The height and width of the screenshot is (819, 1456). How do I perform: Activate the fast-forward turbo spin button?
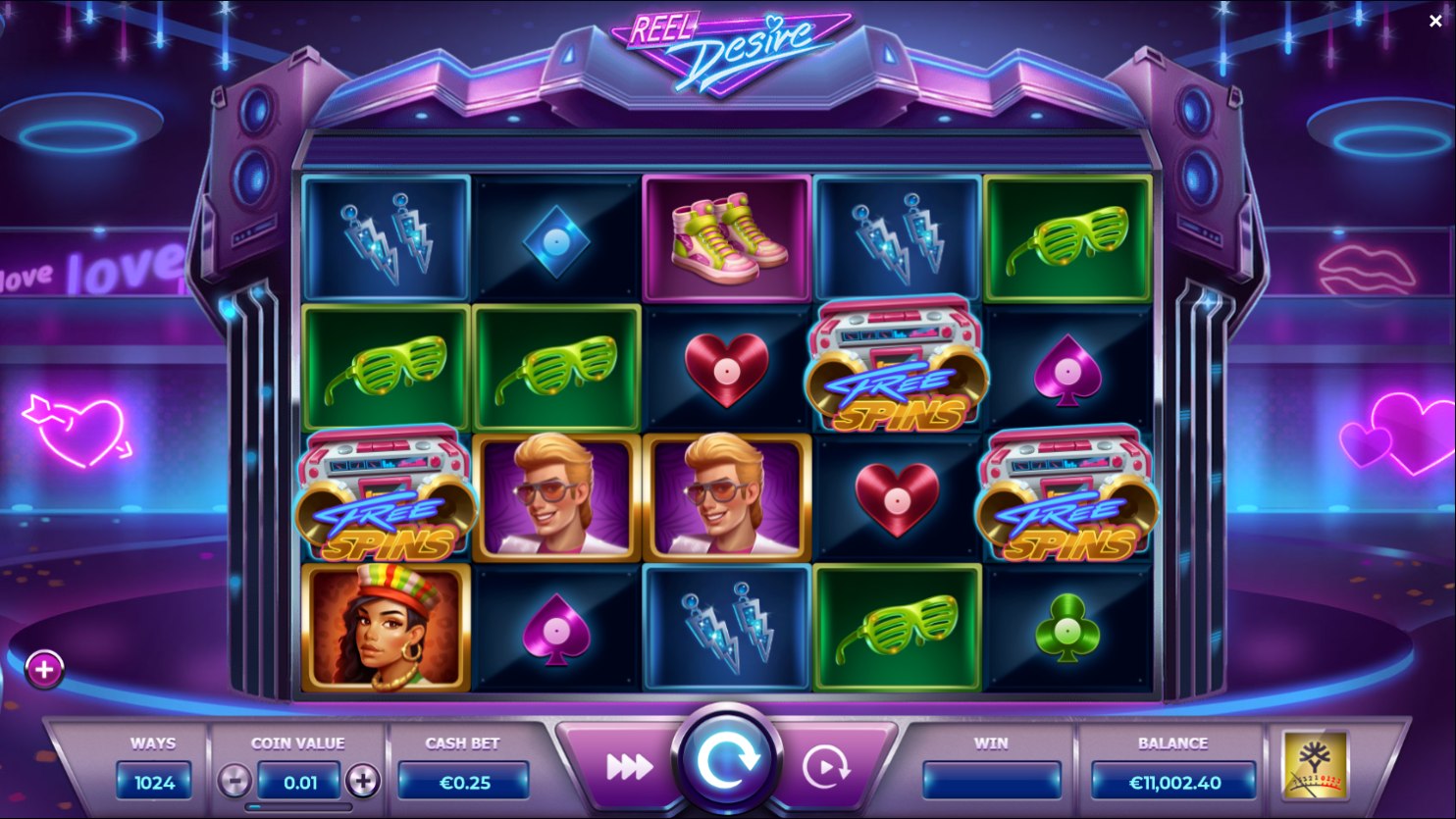(629, 767)
